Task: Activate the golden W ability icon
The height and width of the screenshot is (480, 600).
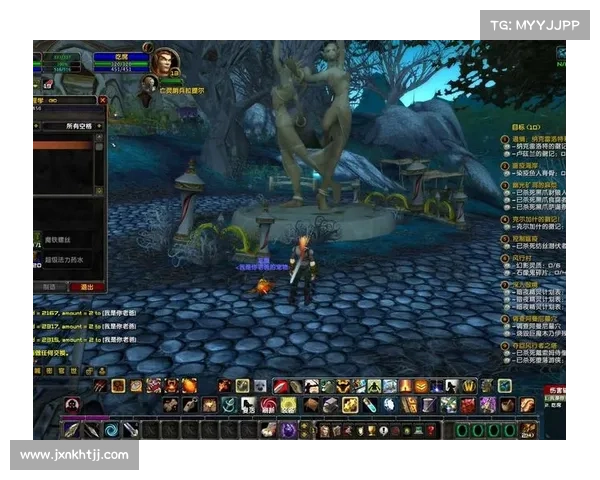Action: click(465, 386)
